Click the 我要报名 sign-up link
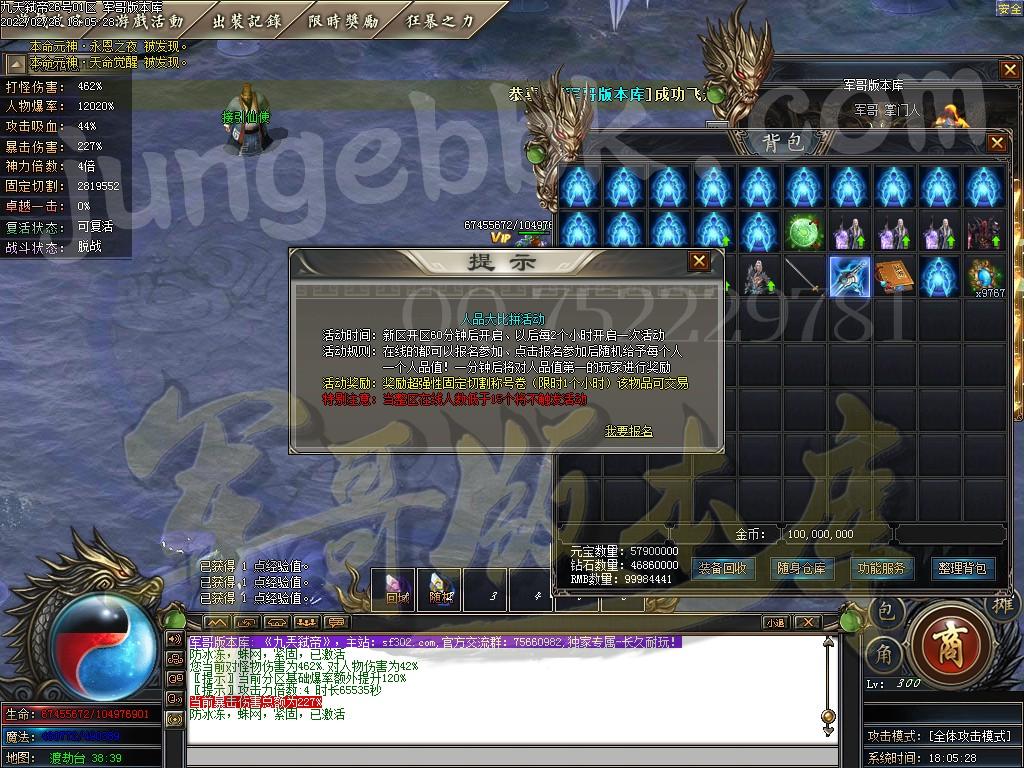The image size is (1024, 768). (x=629, y=431)
